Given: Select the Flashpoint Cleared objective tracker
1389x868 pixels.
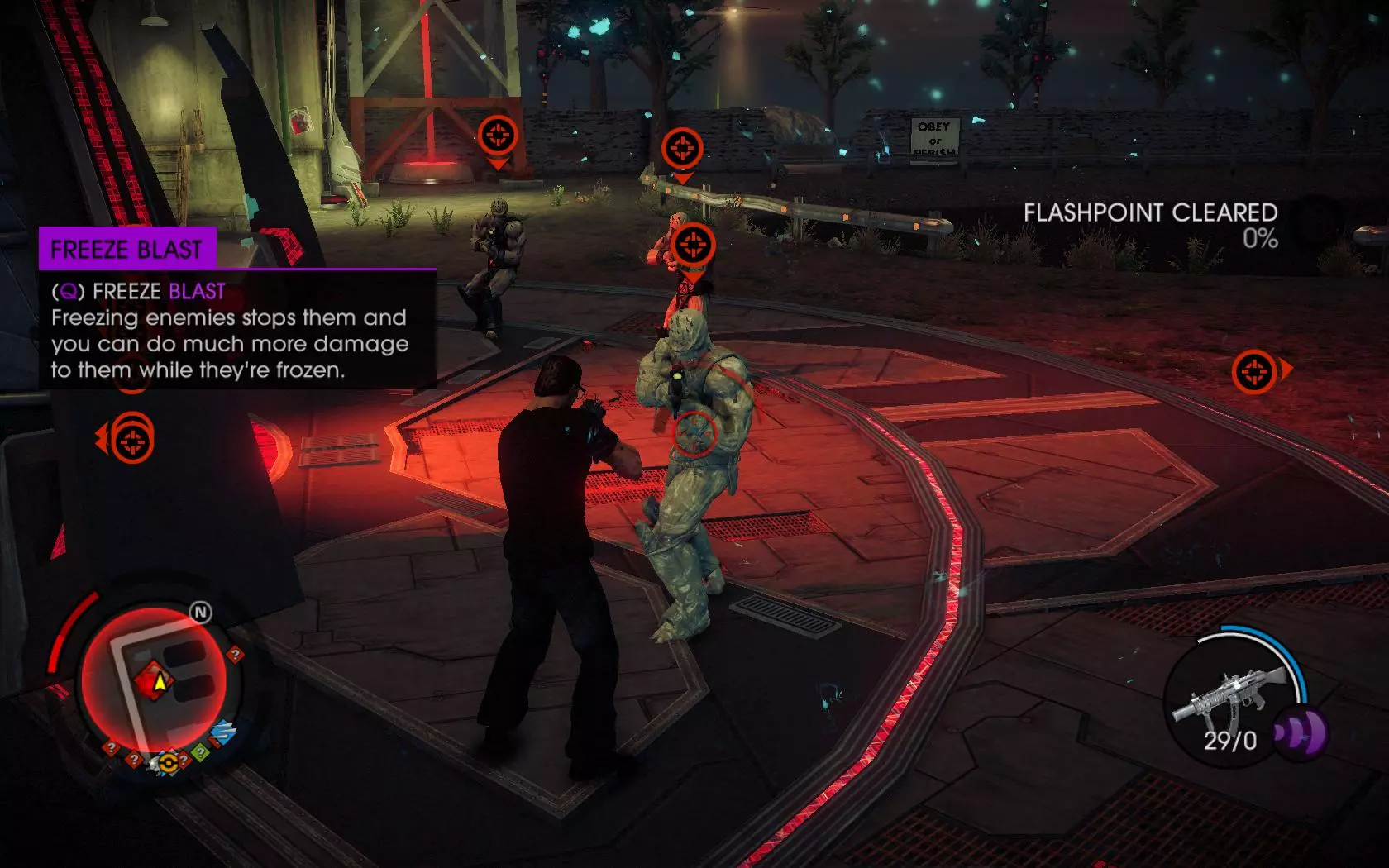Looking at the screenshot, I should [1150, 225].
